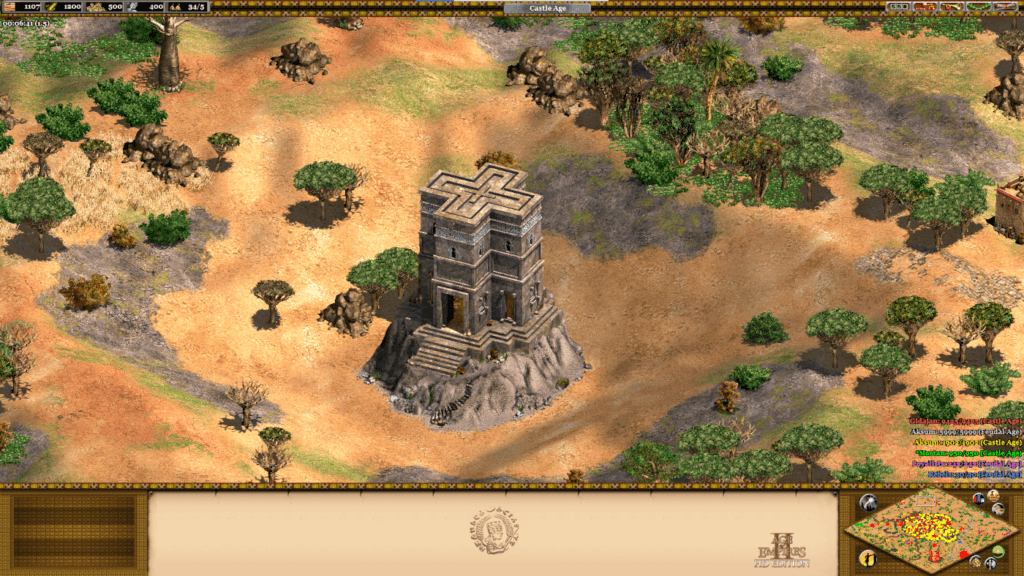
Task: Click the minimap to move the view
Action: coord(932,530)
